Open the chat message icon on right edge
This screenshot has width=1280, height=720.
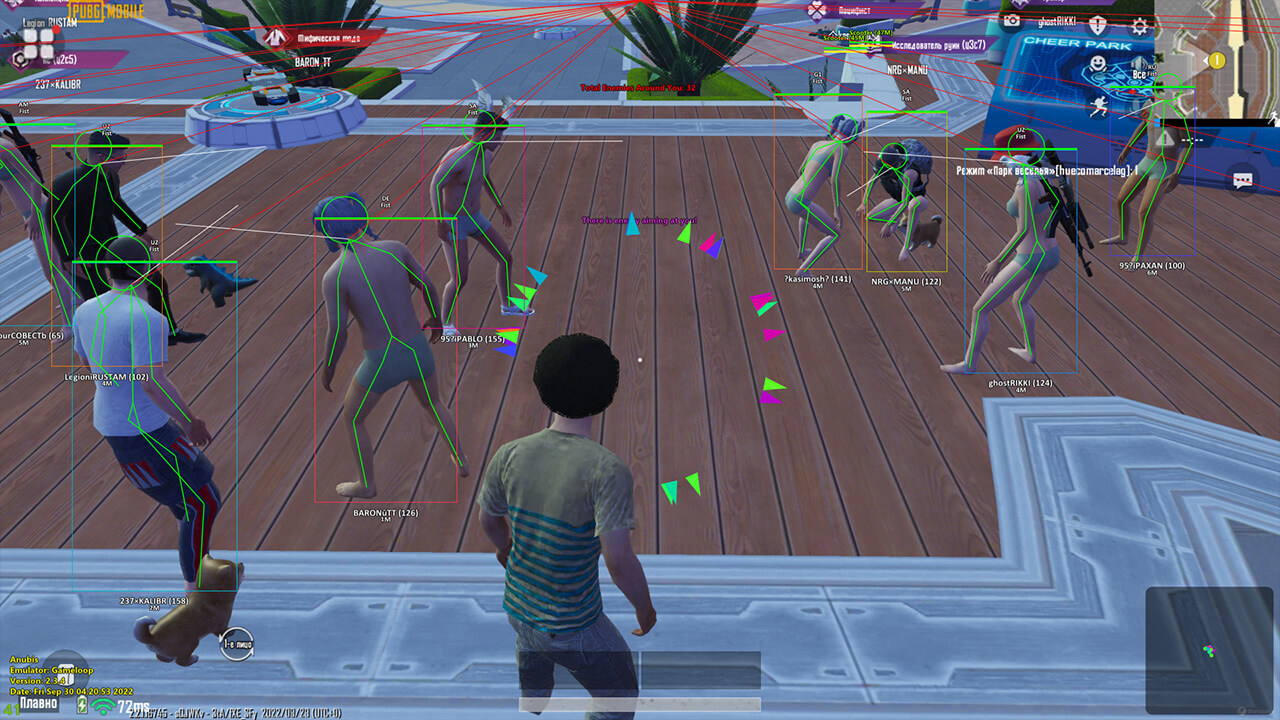(1242, 179)
